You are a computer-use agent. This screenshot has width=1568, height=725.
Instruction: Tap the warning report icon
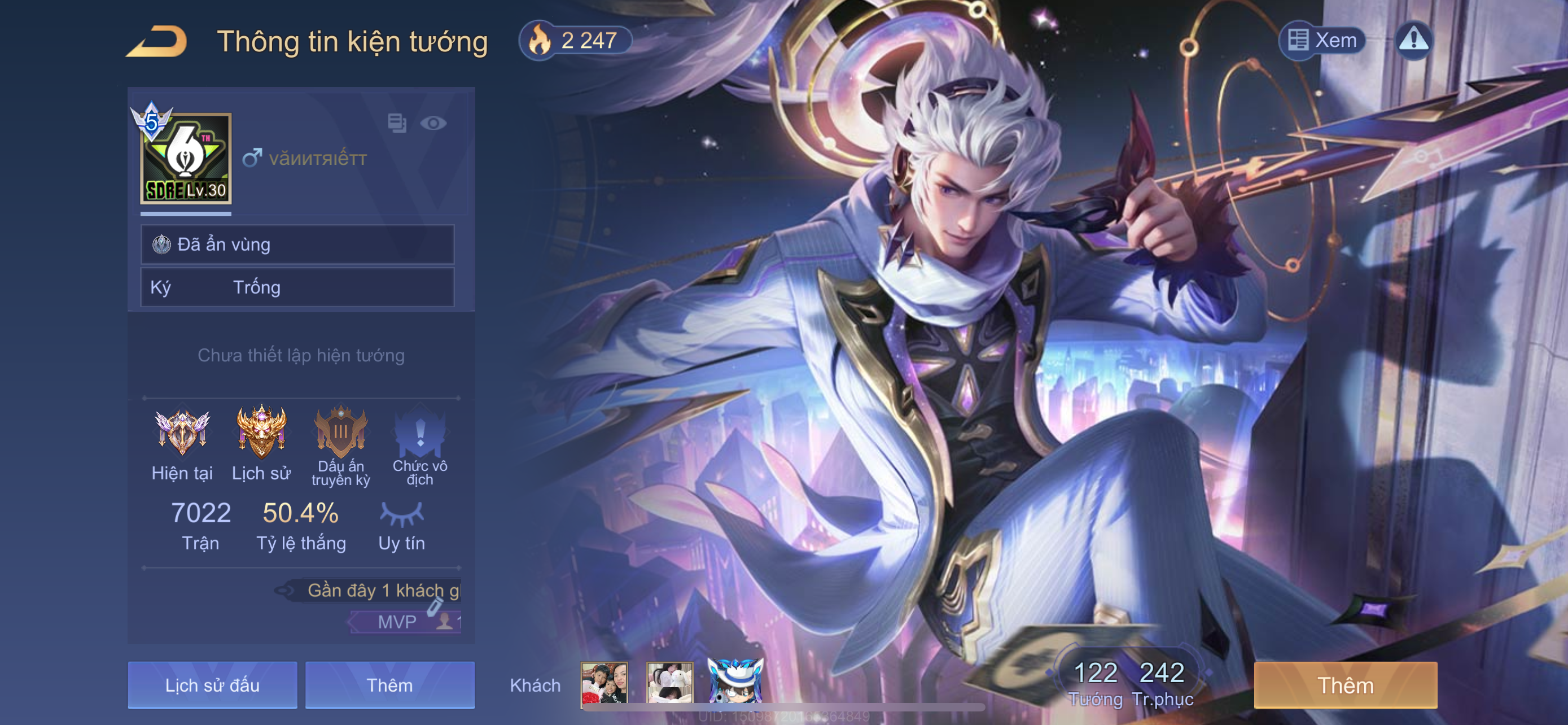pos(1413,41)
